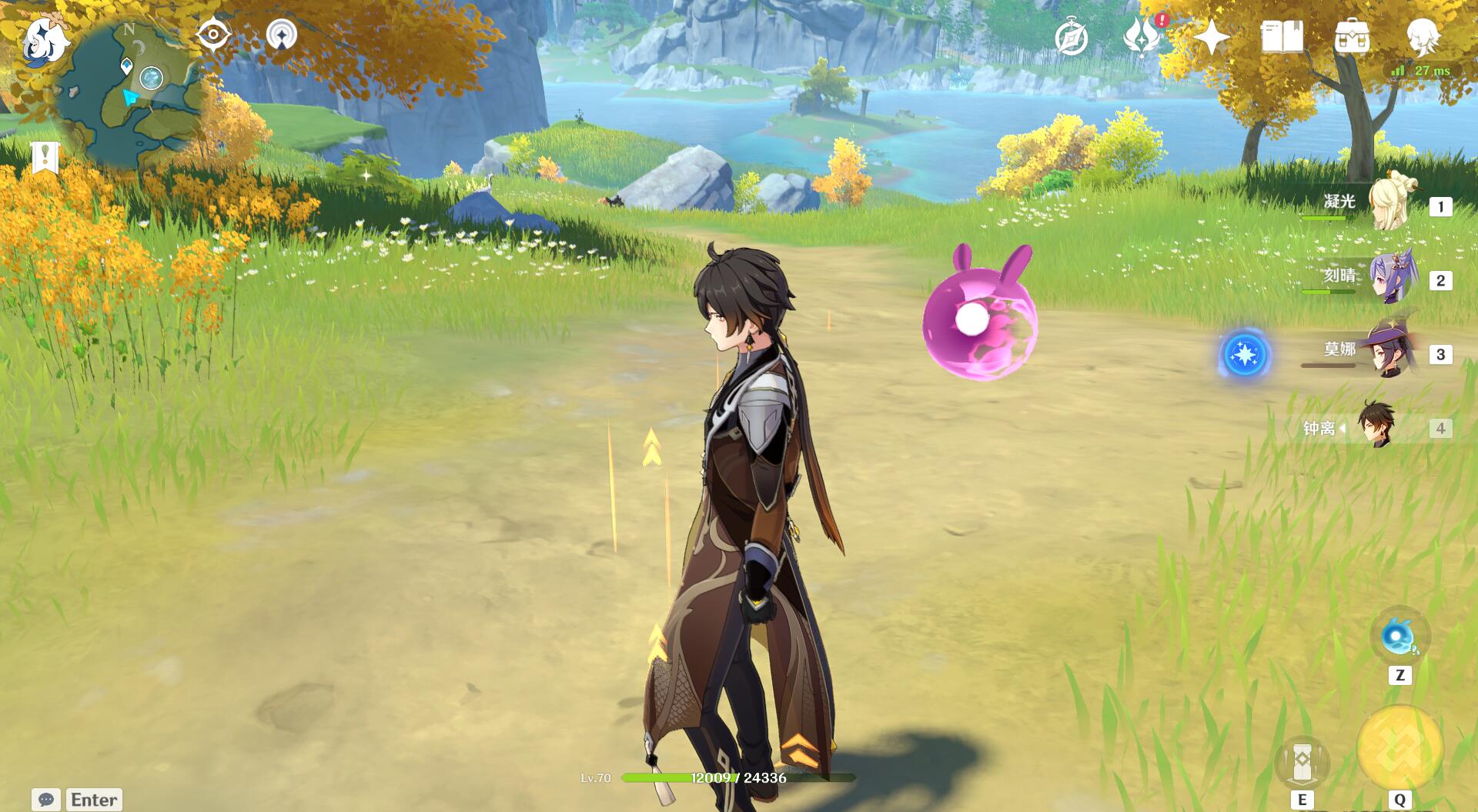
Task: Toggle the elemental sight eye icon
Action: [213, 35]
